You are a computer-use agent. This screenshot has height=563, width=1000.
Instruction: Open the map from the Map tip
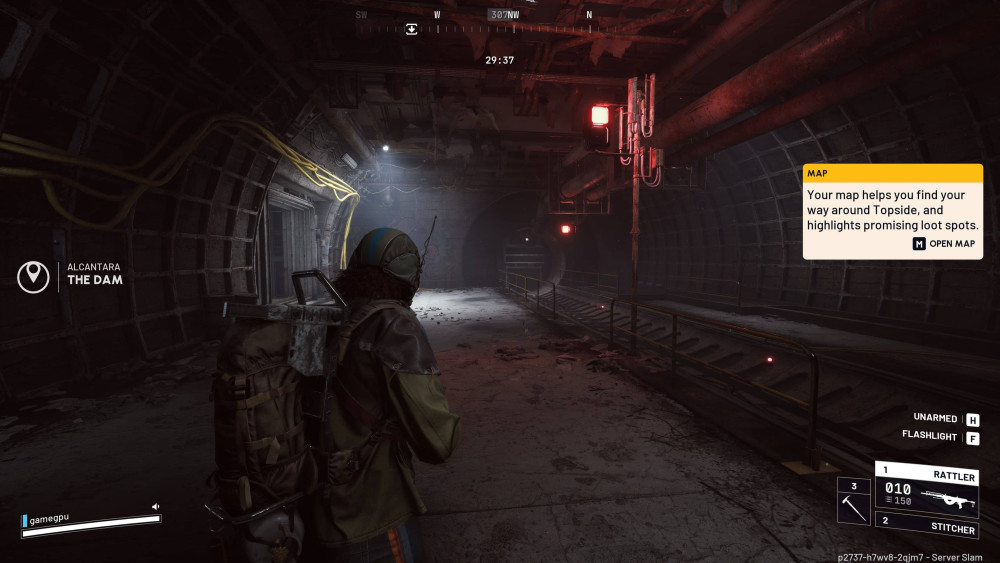pyautogui.click(x=944, y=244)
